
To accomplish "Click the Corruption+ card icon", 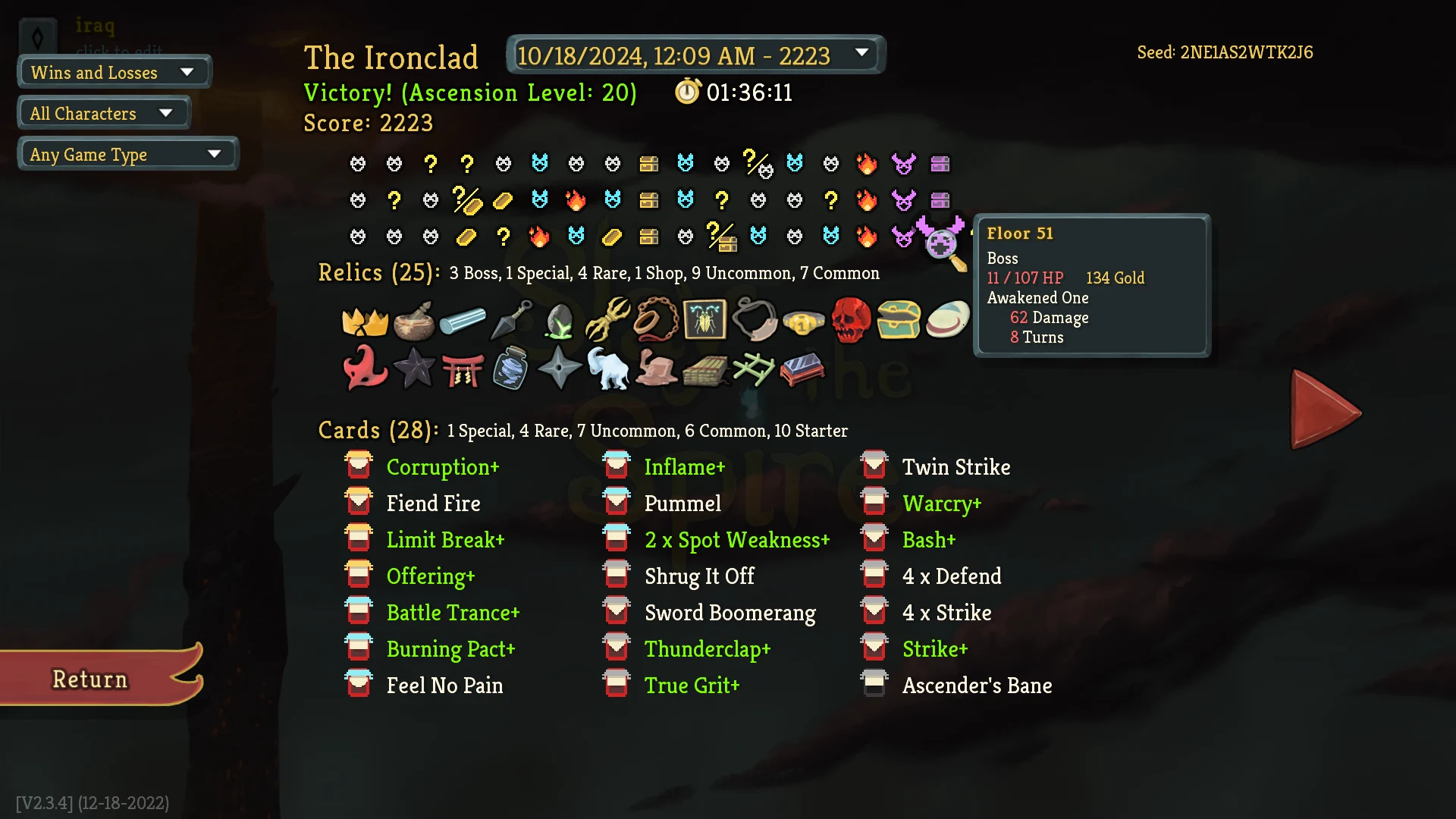I will click(x=359, y=466).
